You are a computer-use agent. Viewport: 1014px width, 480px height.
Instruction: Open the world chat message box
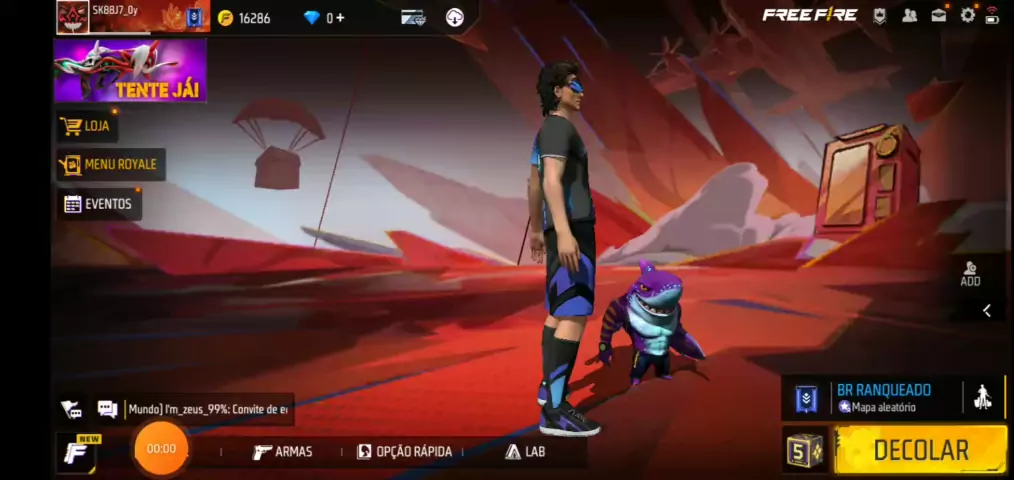tap(208, 409)
